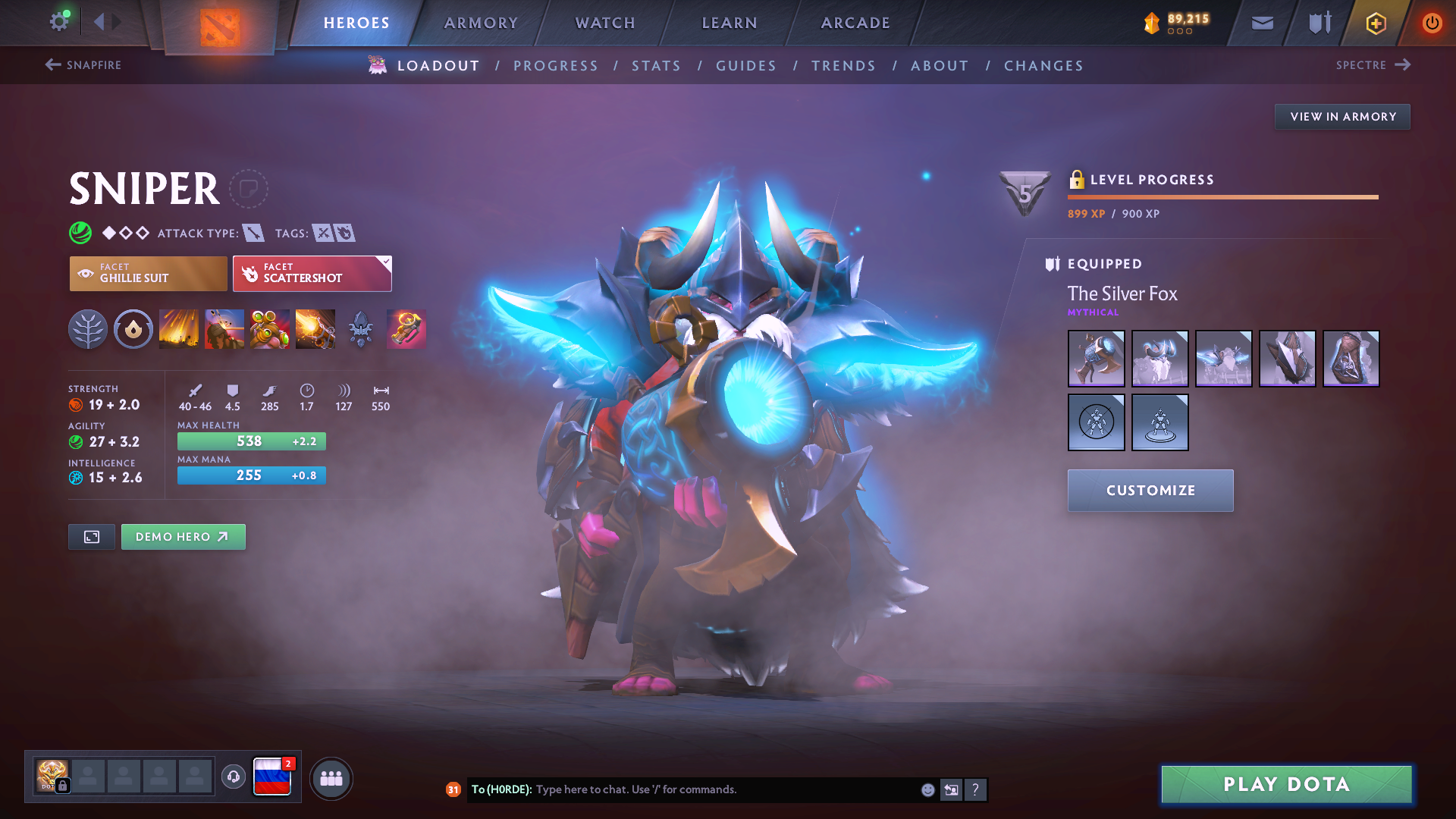
Task: Open the Watch tab
Action: (605, 23)
